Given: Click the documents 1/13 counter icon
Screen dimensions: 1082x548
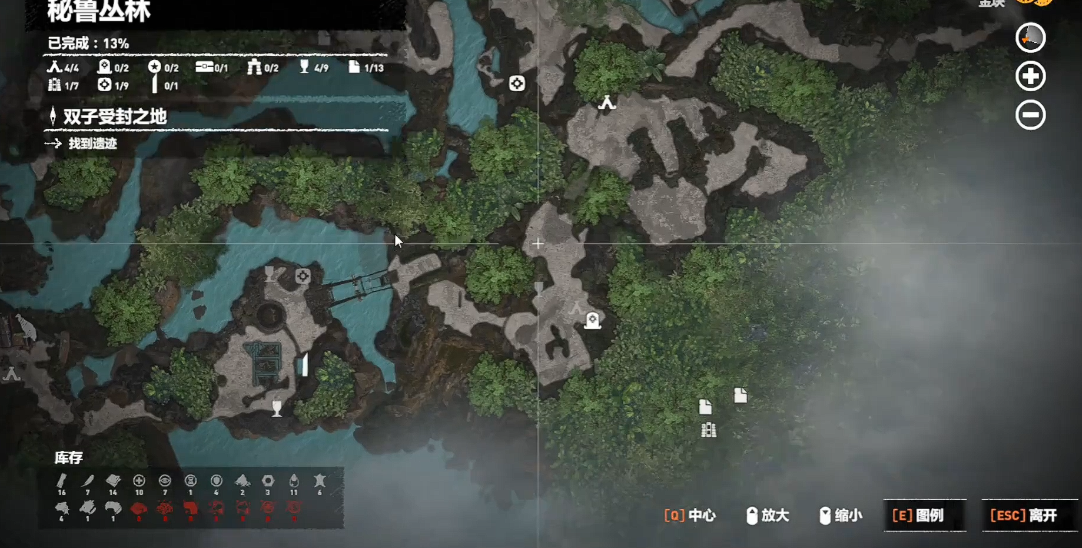Looking at the screenshot, I should (354, 68).
